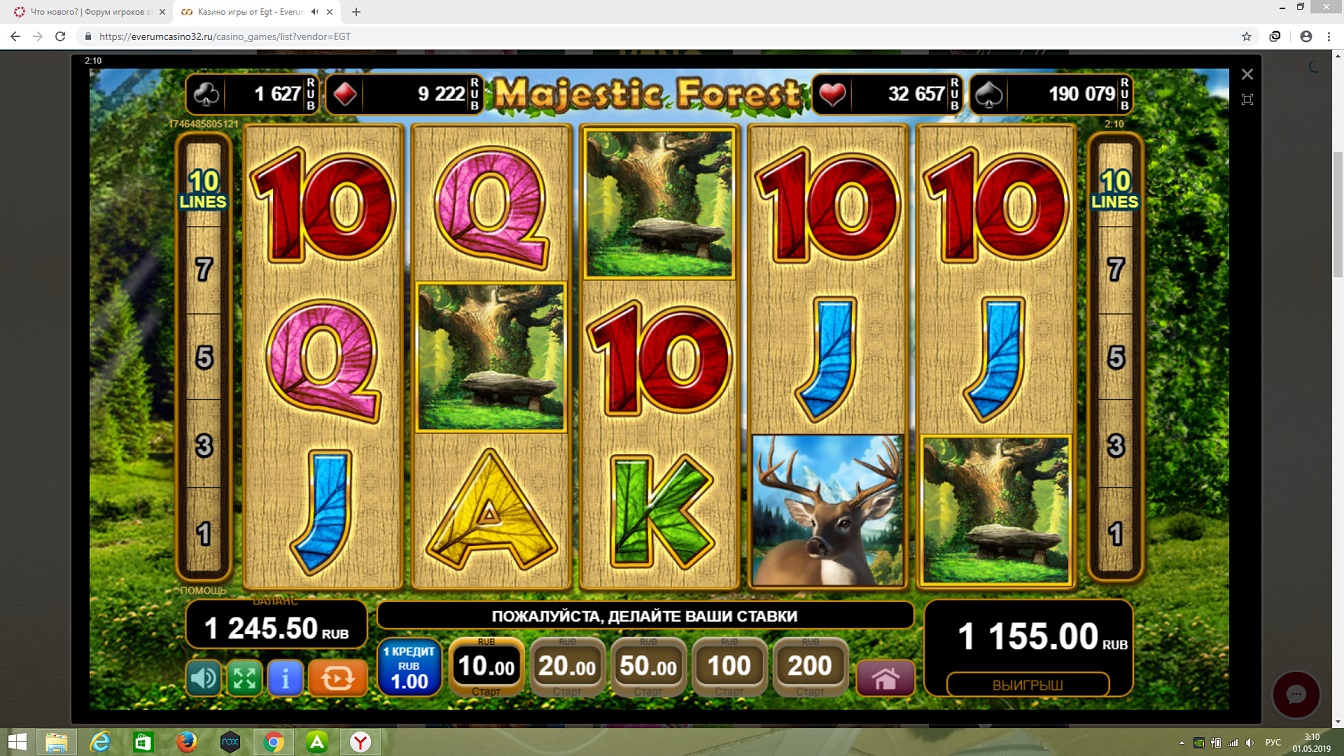Open the blue info paytable button
The height and width of the screenshot is (756, 1344).
point(285,679)
